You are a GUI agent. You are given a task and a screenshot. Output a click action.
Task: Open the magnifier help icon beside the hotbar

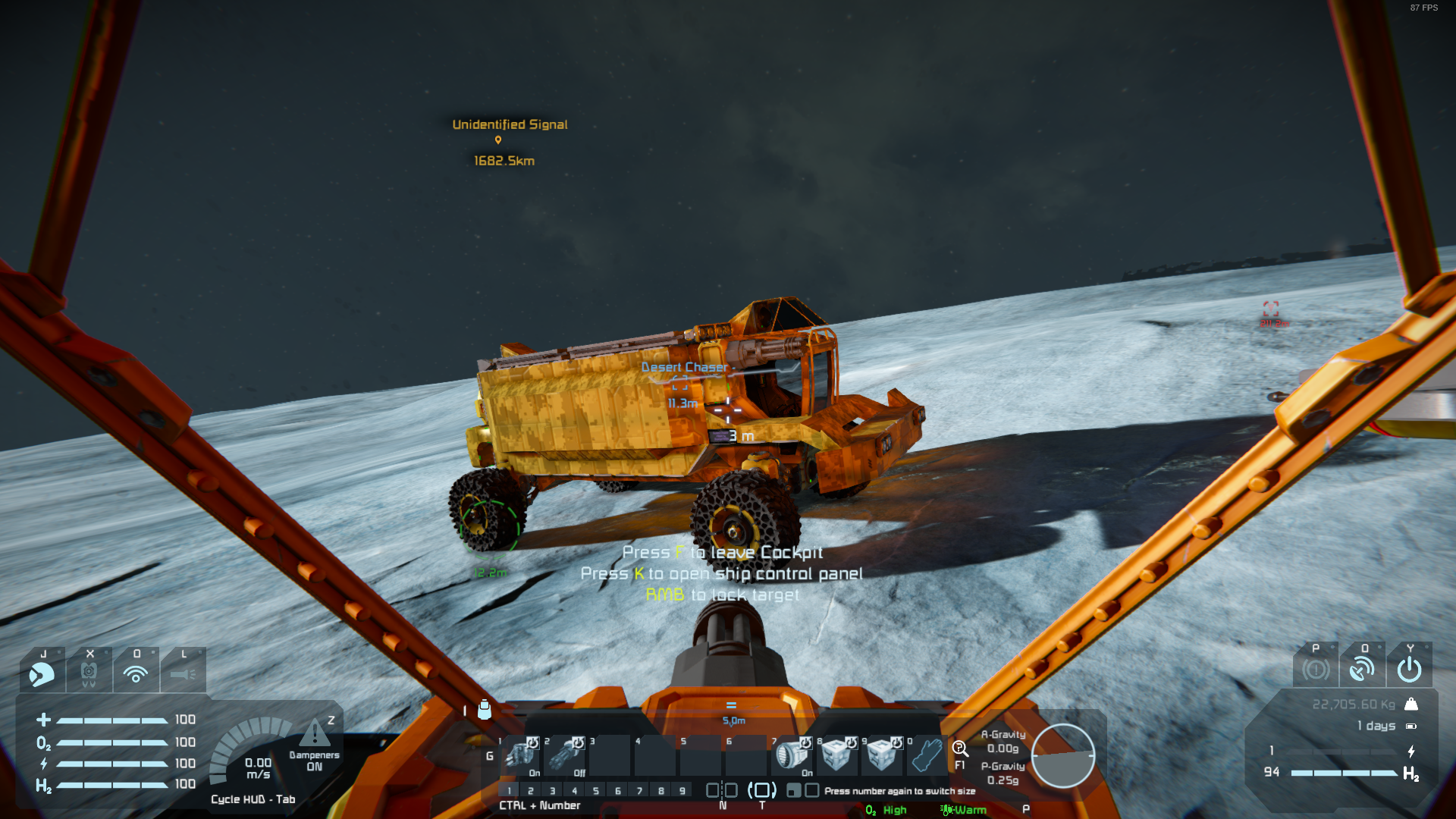pos(960,749)
